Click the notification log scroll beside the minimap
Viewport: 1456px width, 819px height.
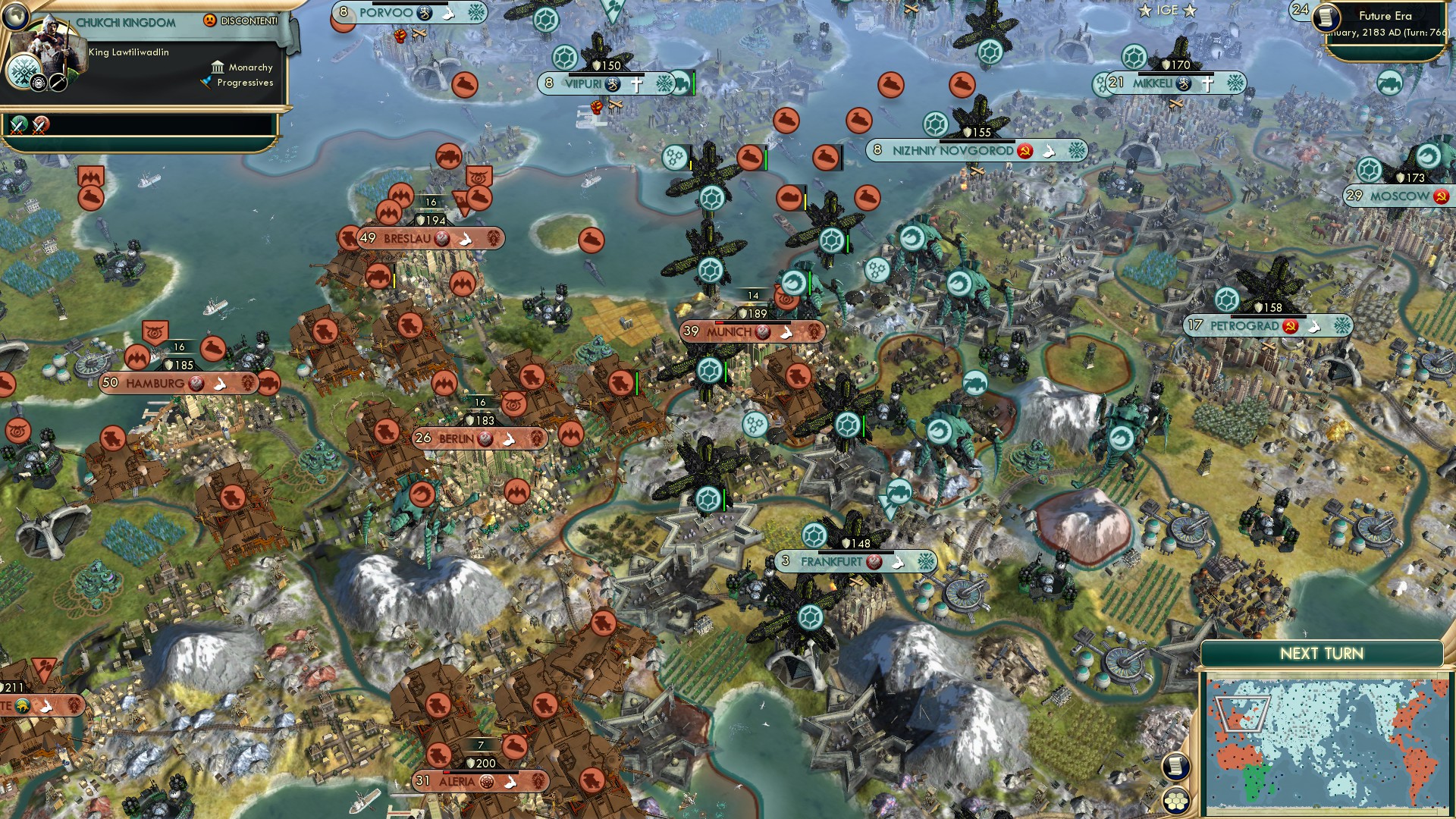click(1174, 766)
